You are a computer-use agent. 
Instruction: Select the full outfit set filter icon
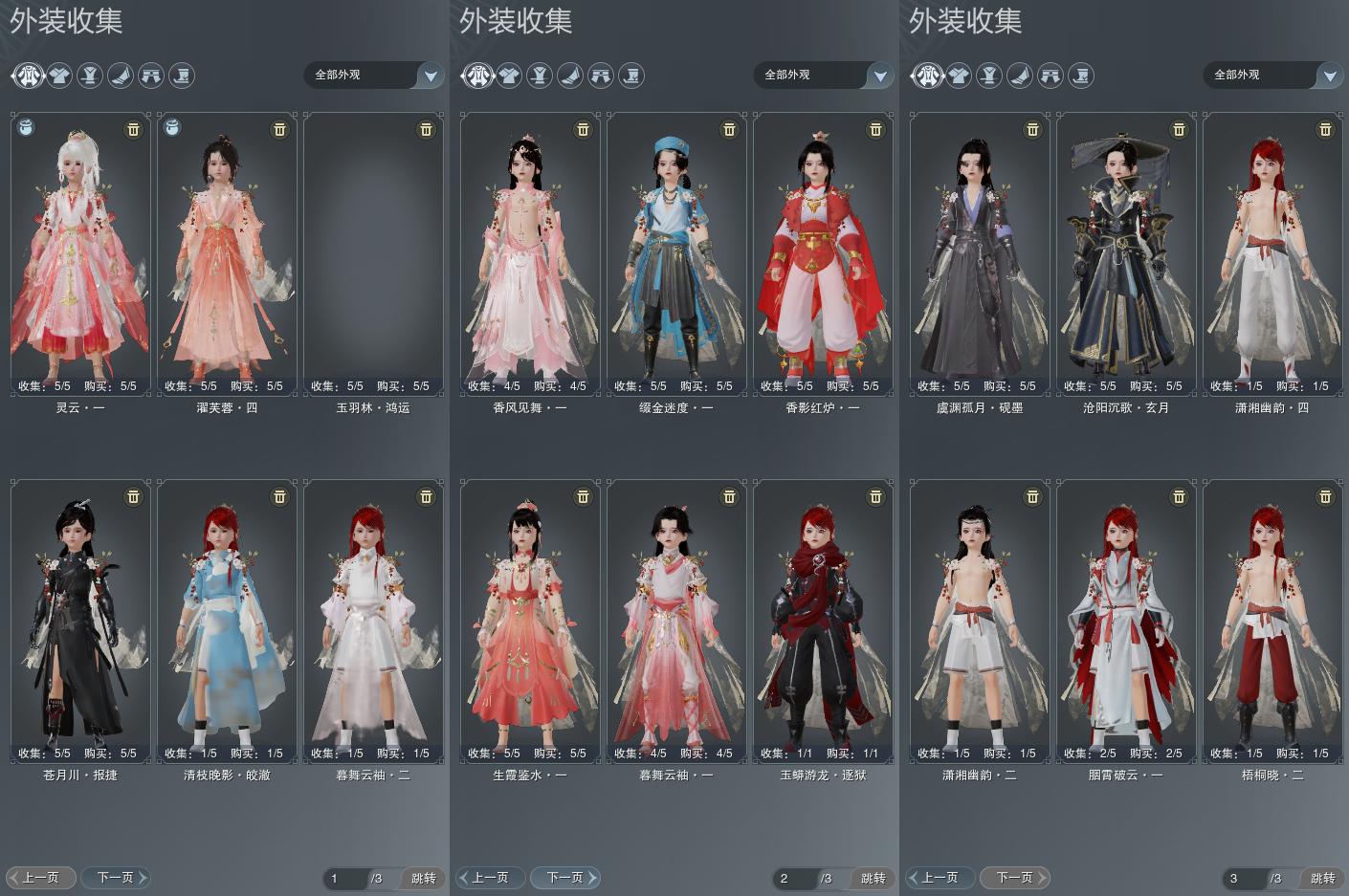point(28,76)
